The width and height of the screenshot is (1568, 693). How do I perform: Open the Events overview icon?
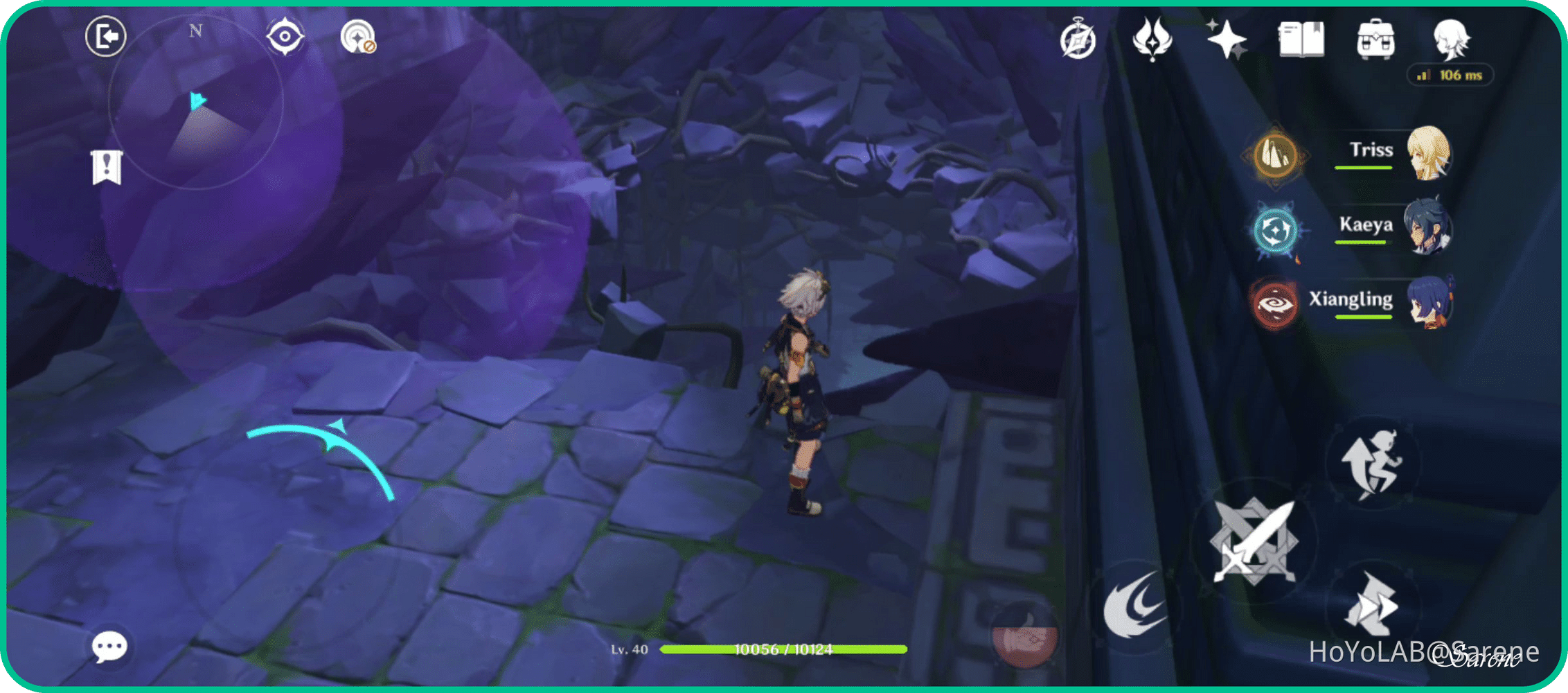point(1079,40)
